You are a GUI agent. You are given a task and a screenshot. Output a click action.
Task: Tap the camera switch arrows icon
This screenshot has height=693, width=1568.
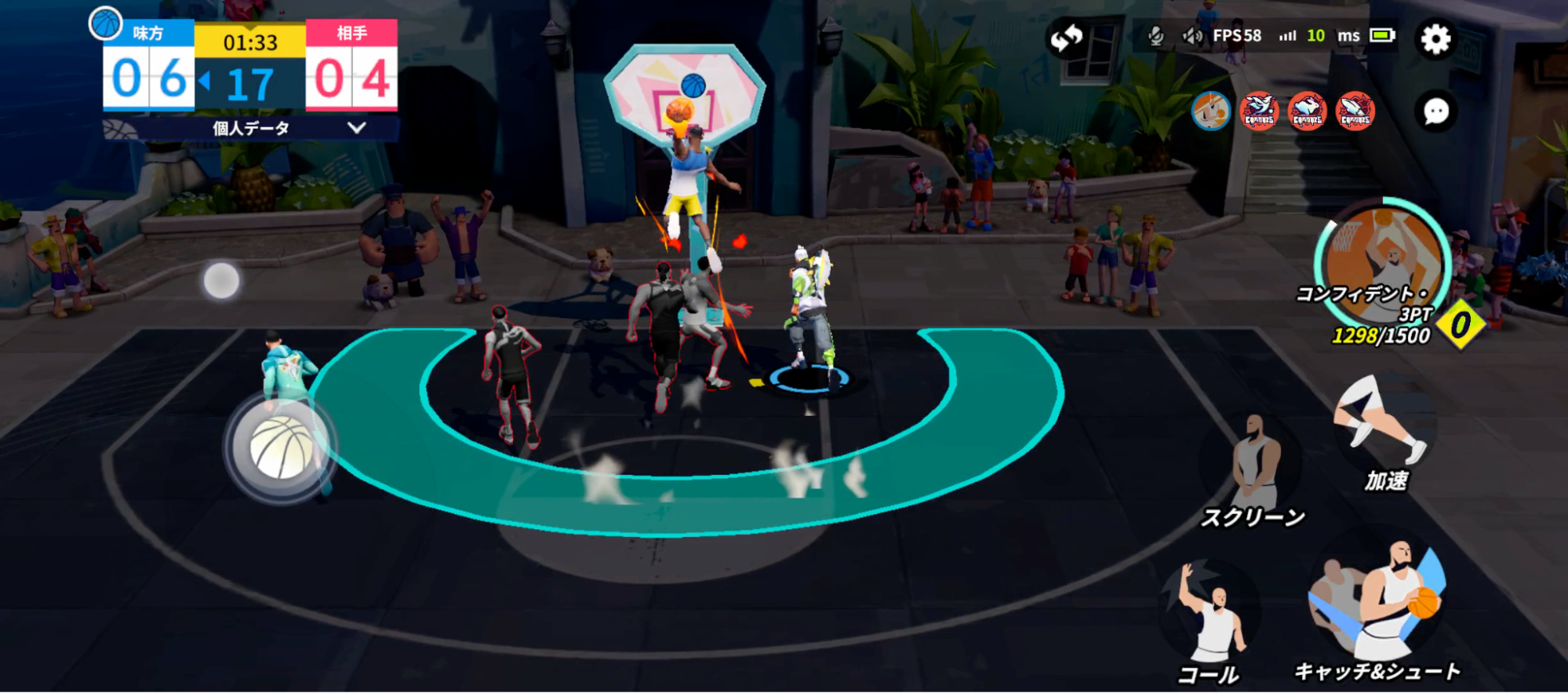(1069, 35)
